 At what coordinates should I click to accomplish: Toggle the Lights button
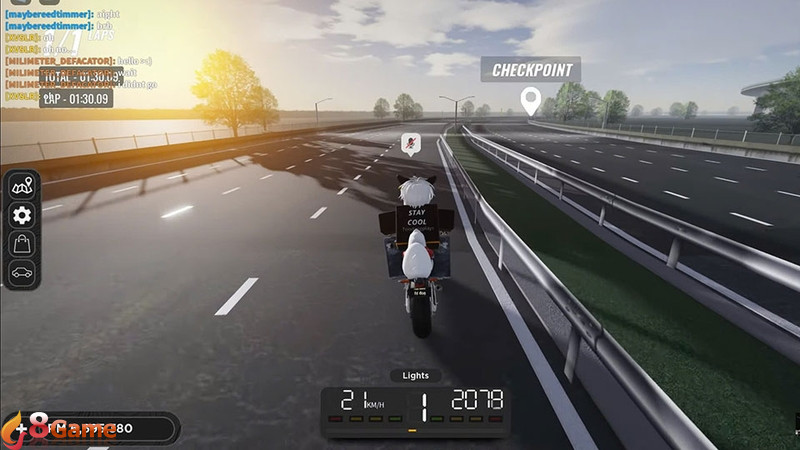click(x=415, y=376)
